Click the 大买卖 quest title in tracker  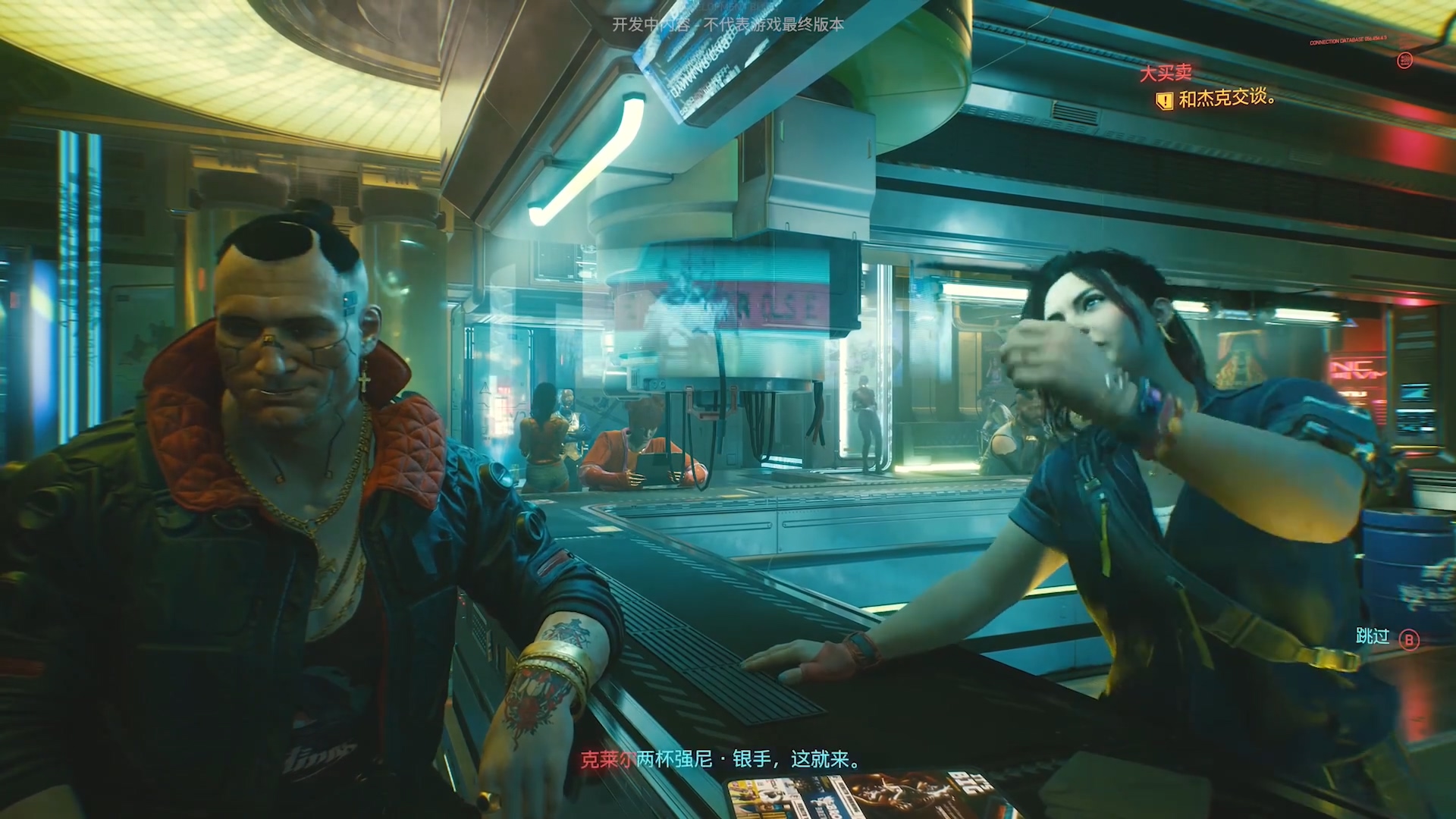[x=1166, y=73]
